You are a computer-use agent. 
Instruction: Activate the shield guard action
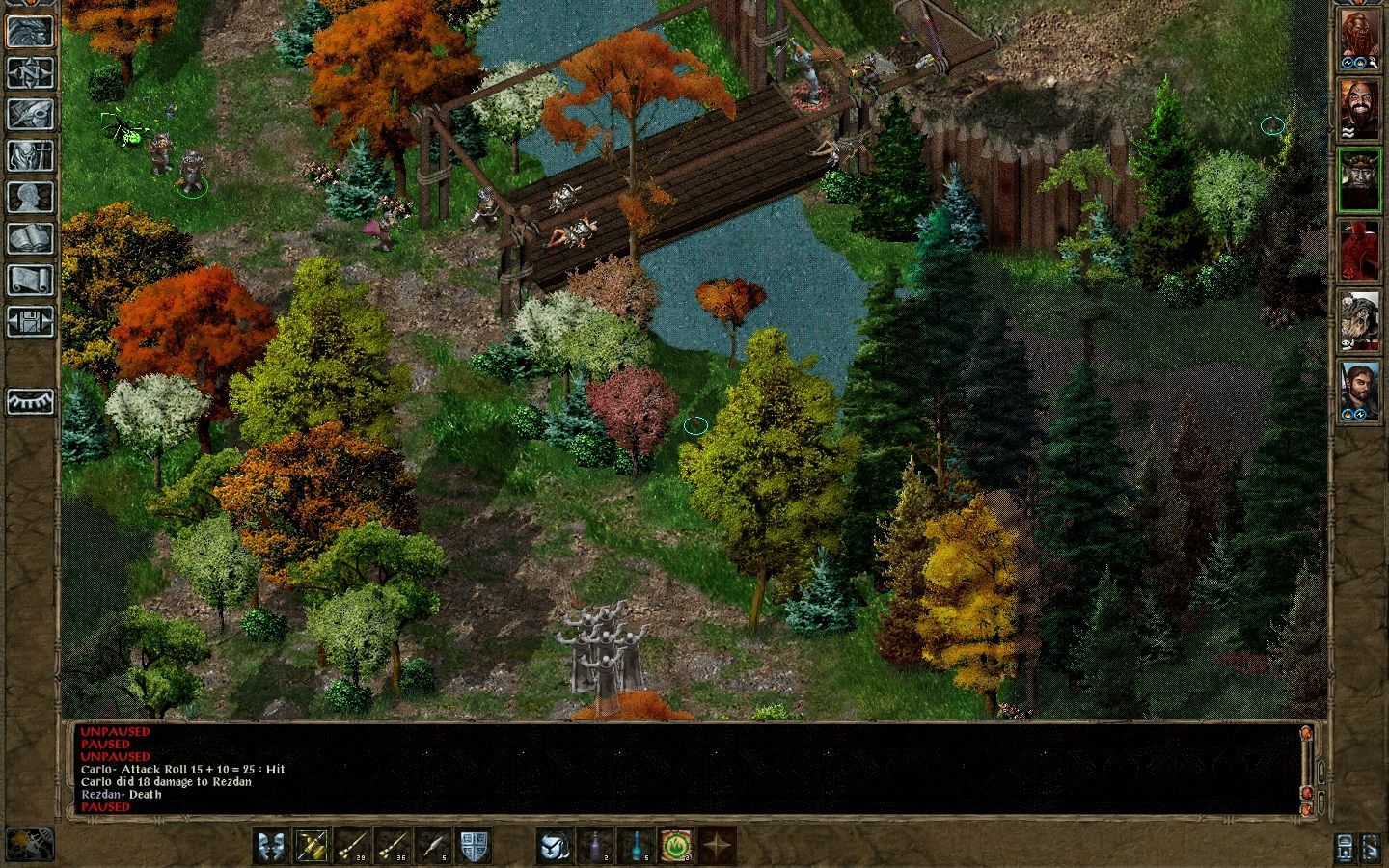[x=473, y=846]
